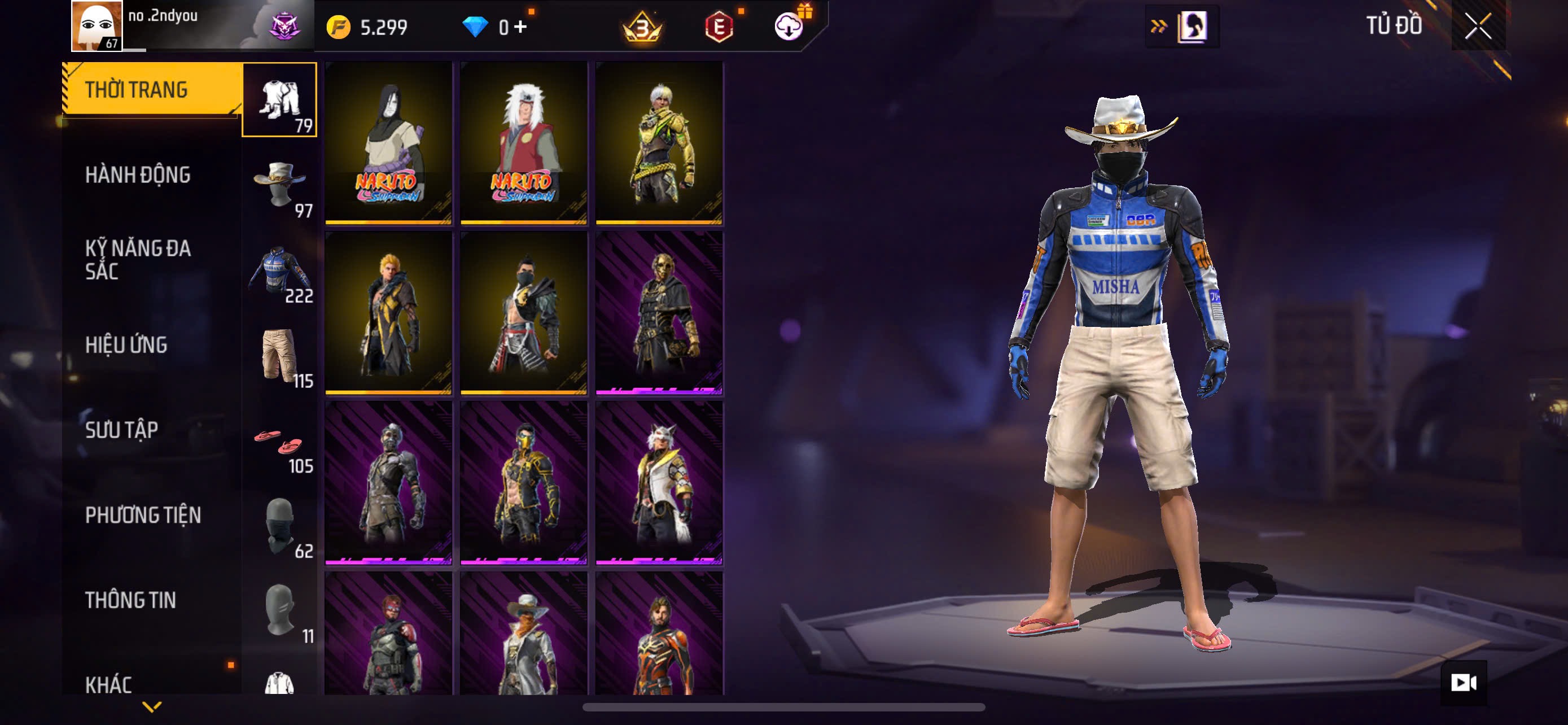1568x725 pixels.
Task: Close the Tủ Đồ wardrobe screen
Action: click(x=1477, y=26)
